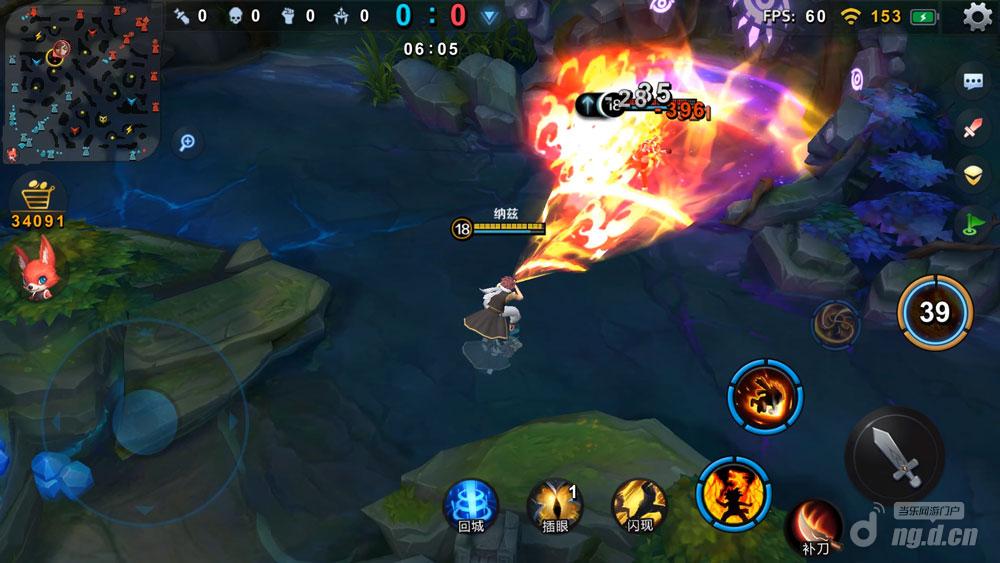Send the green flag gather signal
Viewport: 1000px width, 563px height.
pos(972,221)
